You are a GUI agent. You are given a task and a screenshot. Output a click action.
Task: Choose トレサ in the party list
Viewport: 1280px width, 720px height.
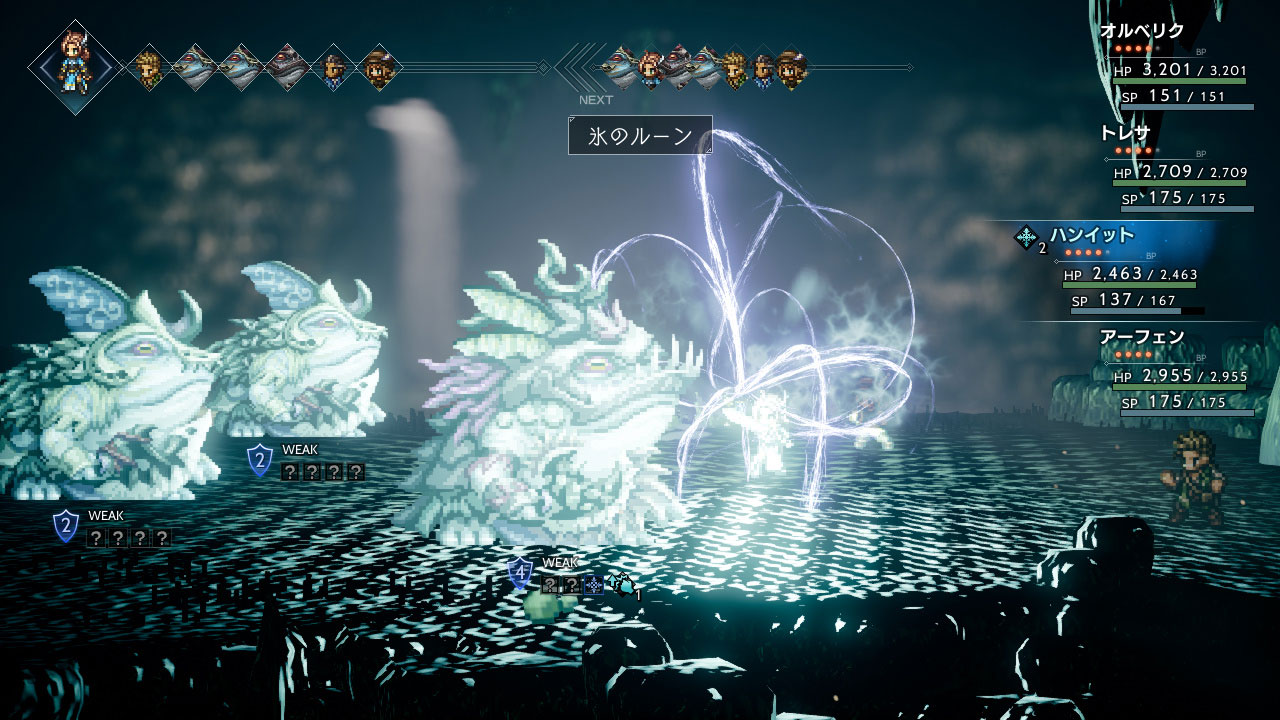(1125, 133)
